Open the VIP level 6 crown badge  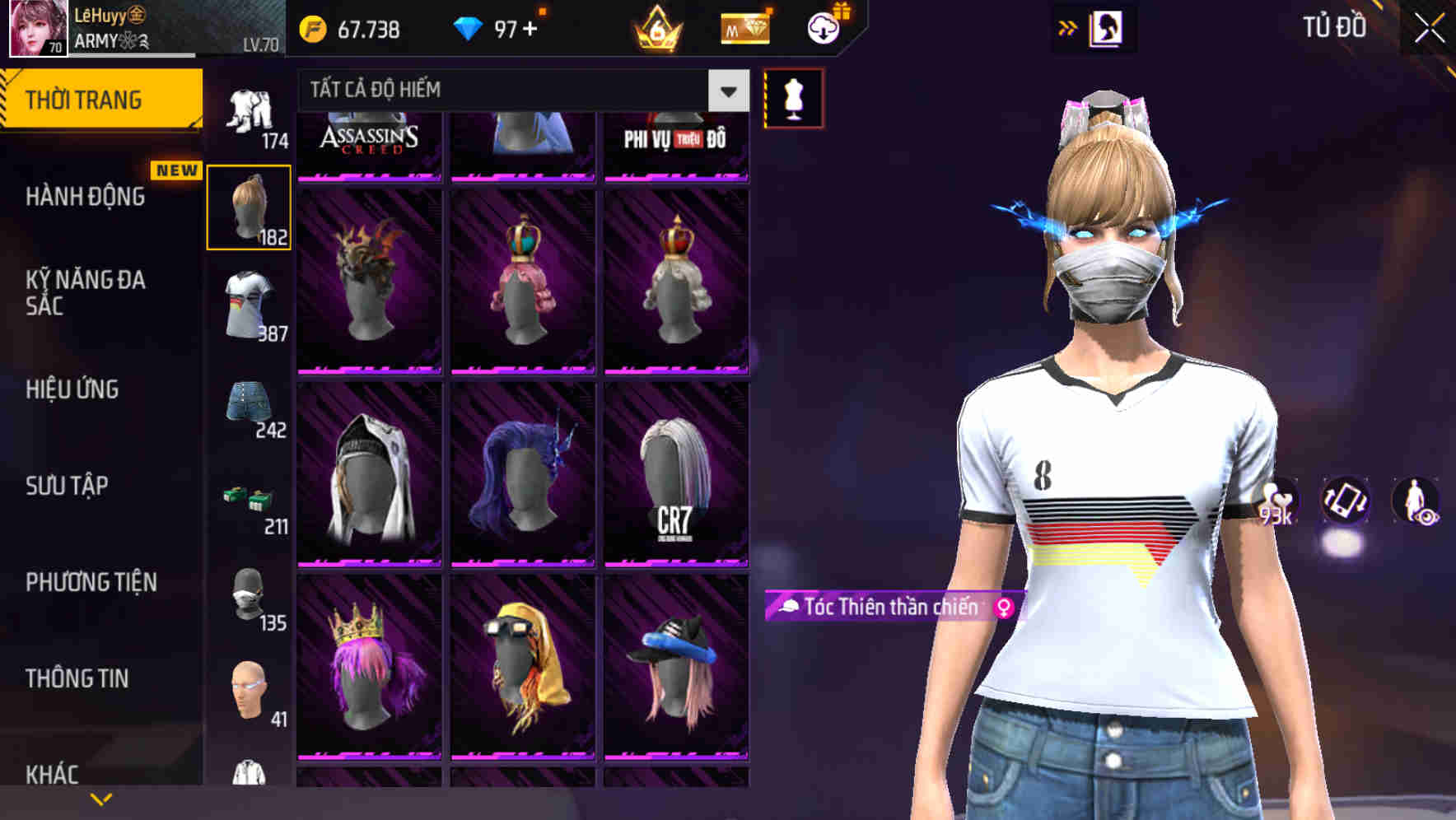coord(653,27)
